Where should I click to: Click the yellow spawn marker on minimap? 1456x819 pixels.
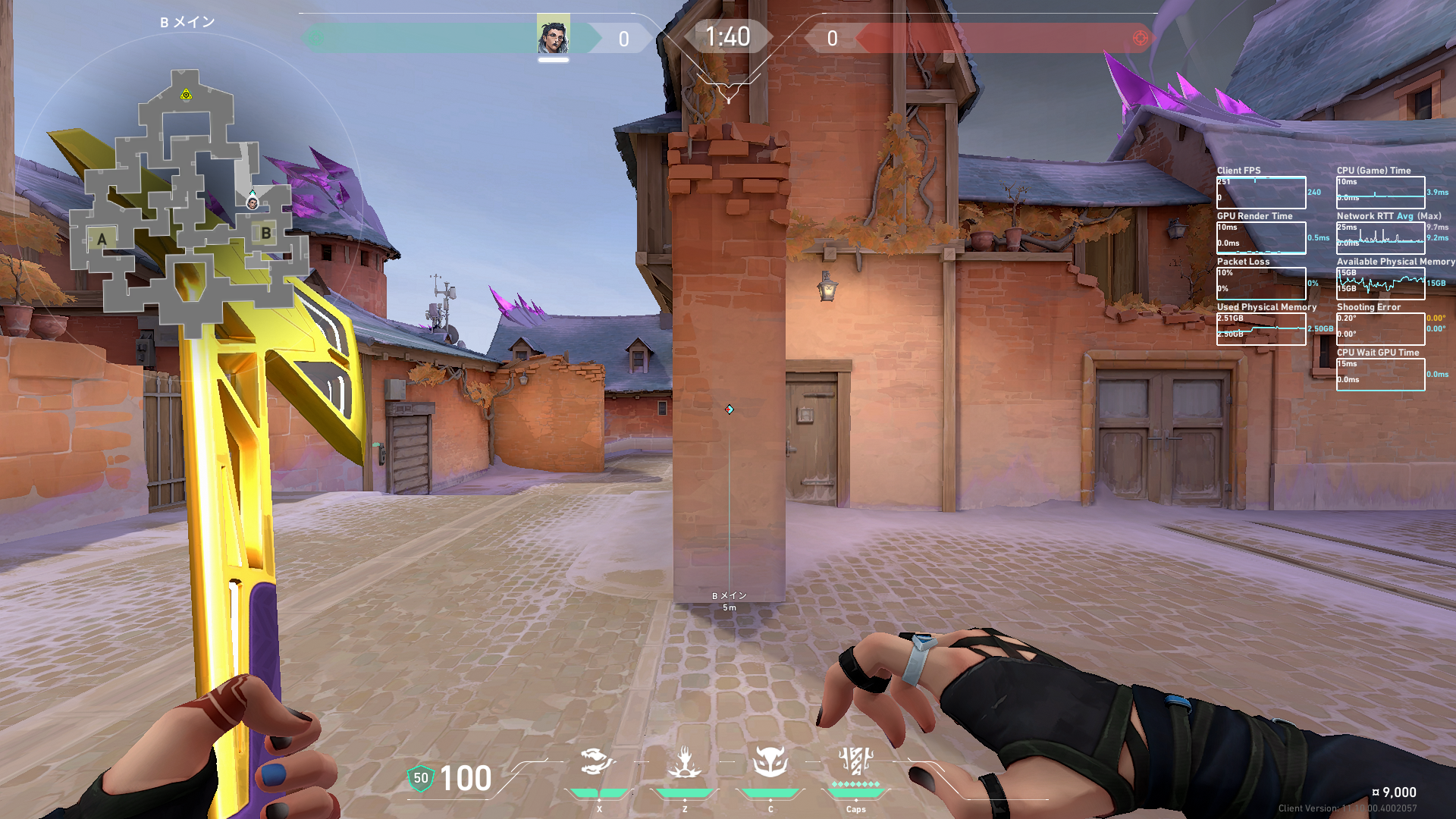tap(186, 95)
